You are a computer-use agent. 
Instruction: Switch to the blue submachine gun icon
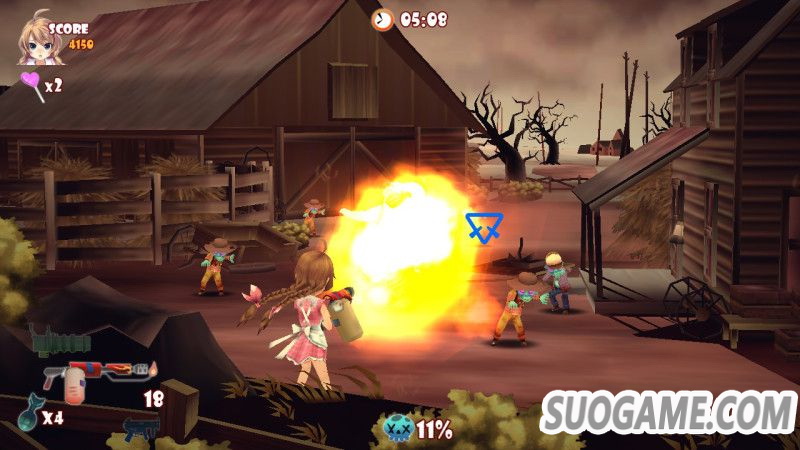coord(141,430)
